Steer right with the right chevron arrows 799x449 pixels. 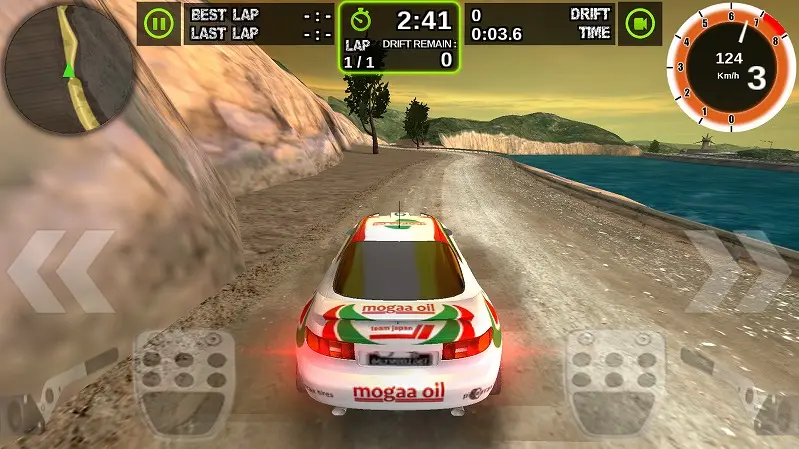[x=736, y=271]
